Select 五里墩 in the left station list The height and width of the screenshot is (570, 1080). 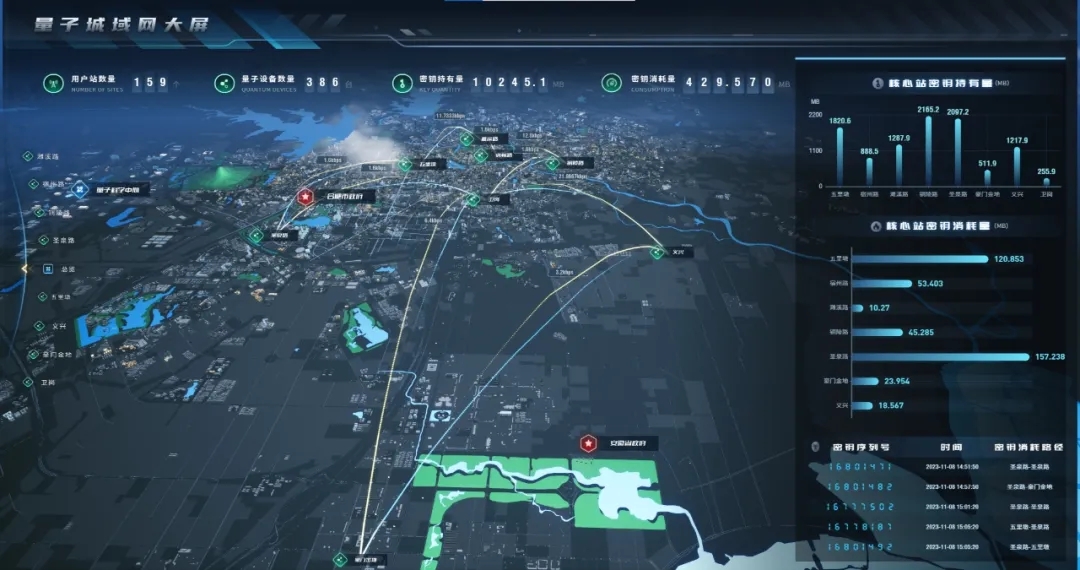[x=61, y=297]
